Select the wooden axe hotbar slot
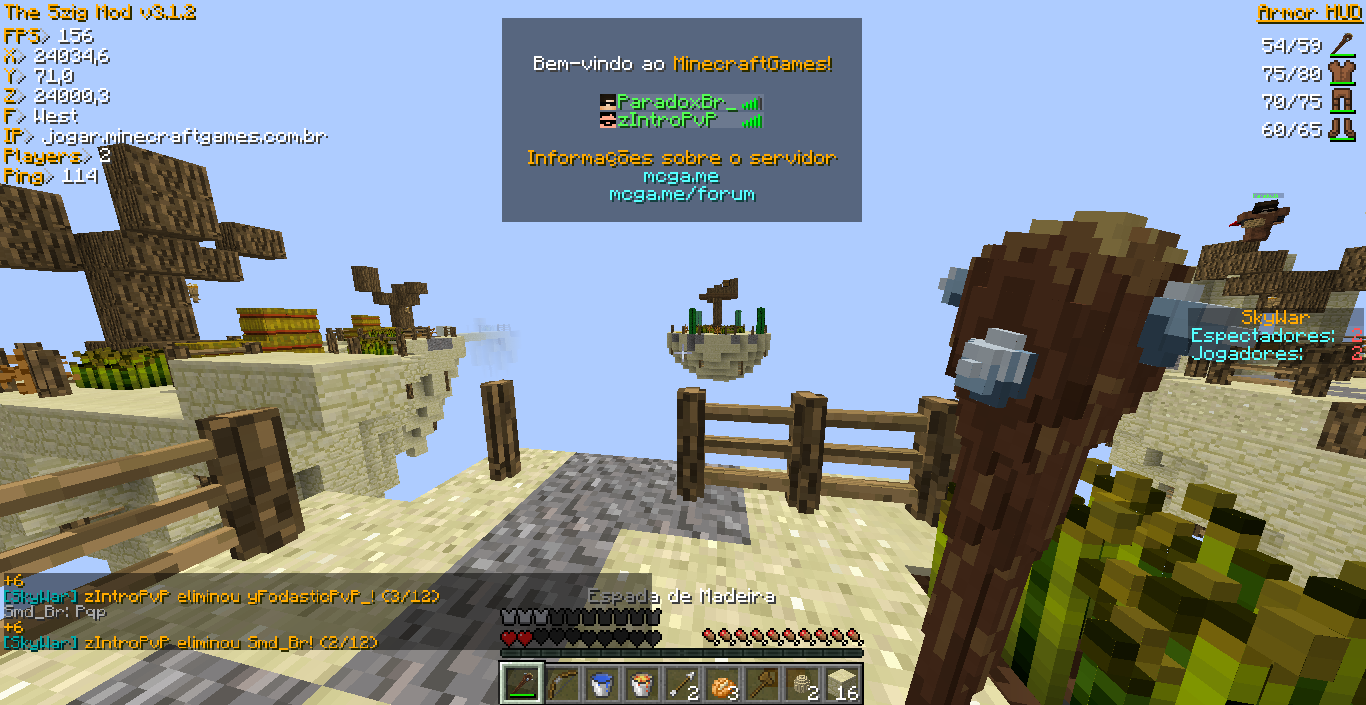Screen dimensions: 1366x705 [x=761, y=684]
